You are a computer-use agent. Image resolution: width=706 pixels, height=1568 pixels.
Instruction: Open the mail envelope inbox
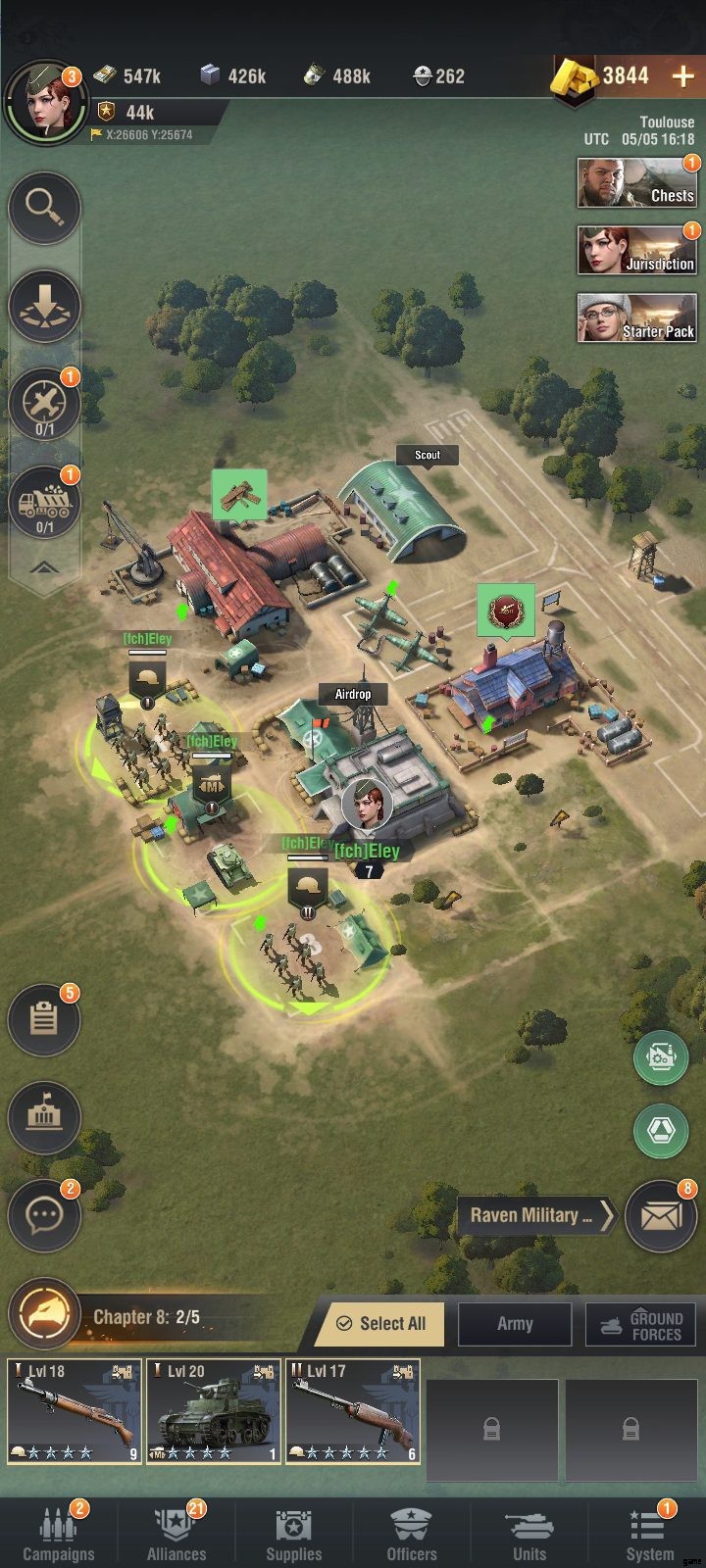pyautogui.click(x=660, y=1216)
